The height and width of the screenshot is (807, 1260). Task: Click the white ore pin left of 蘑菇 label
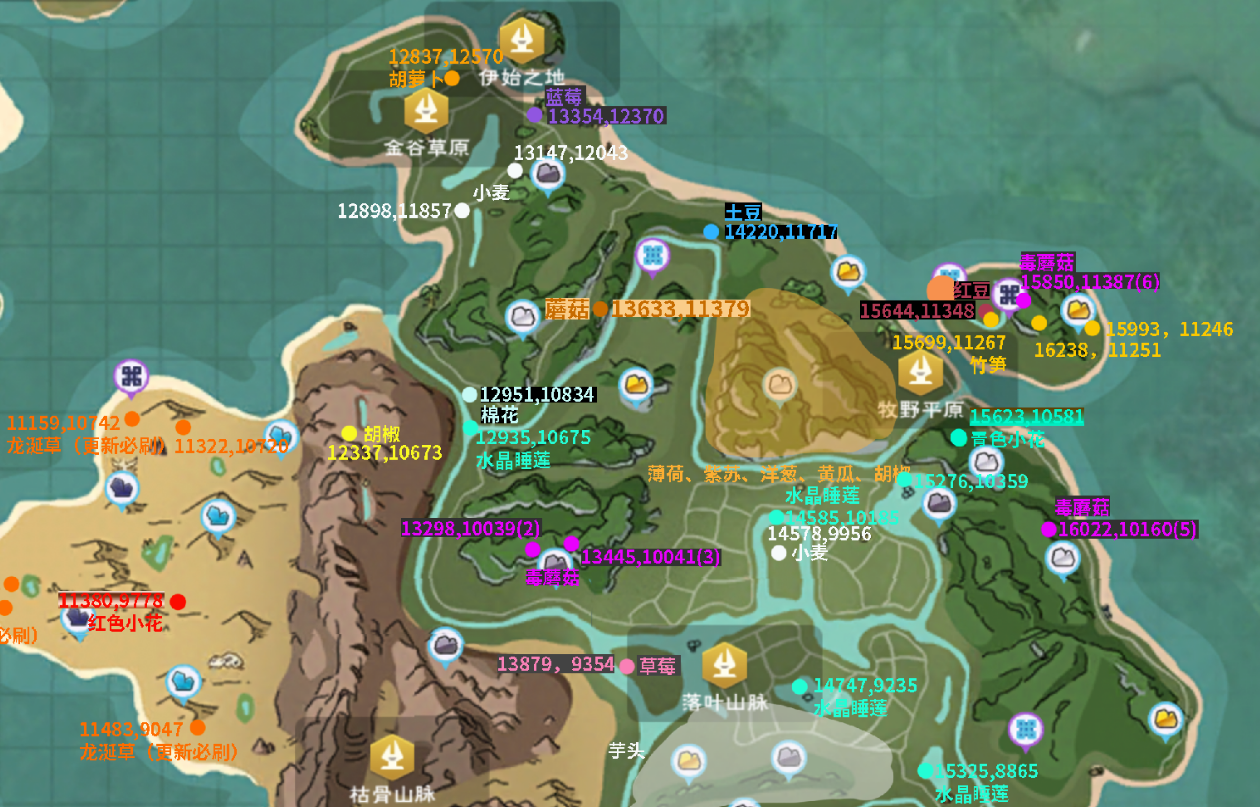pos(522,317)
